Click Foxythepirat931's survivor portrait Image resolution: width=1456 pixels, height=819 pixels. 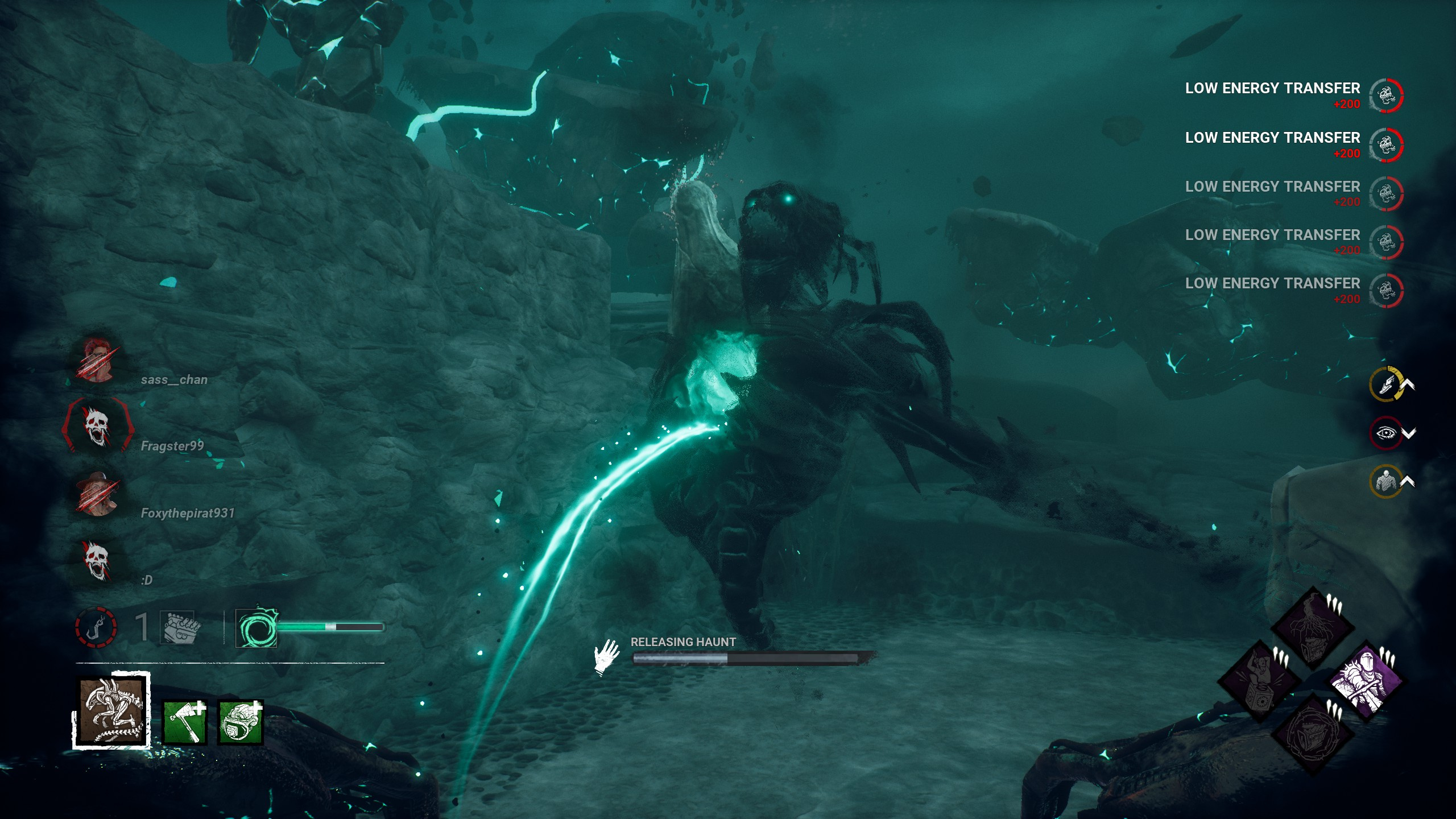click(x=98, y=494)
